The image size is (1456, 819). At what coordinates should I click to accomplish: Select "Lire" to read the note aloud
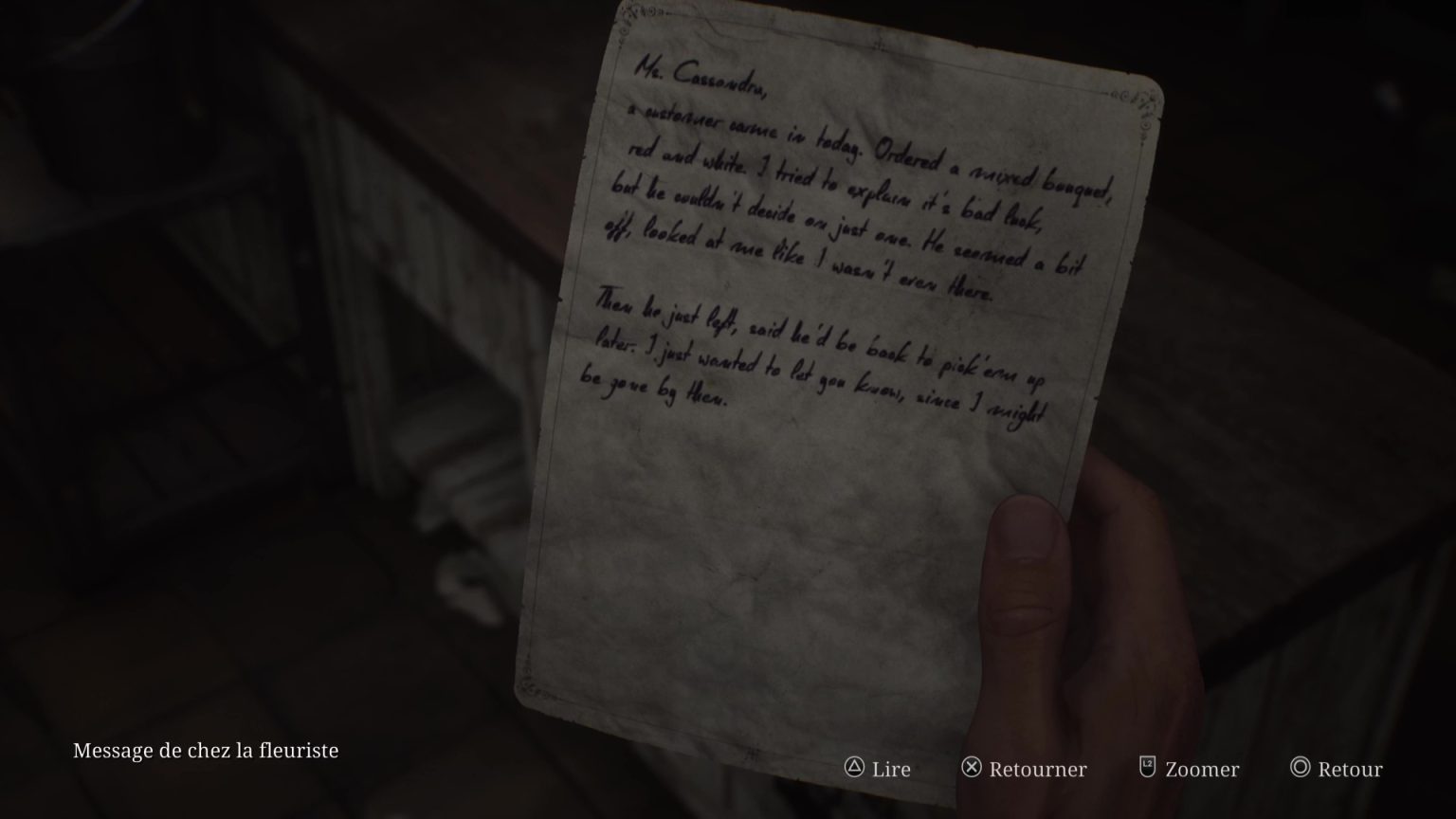[889, 769]
